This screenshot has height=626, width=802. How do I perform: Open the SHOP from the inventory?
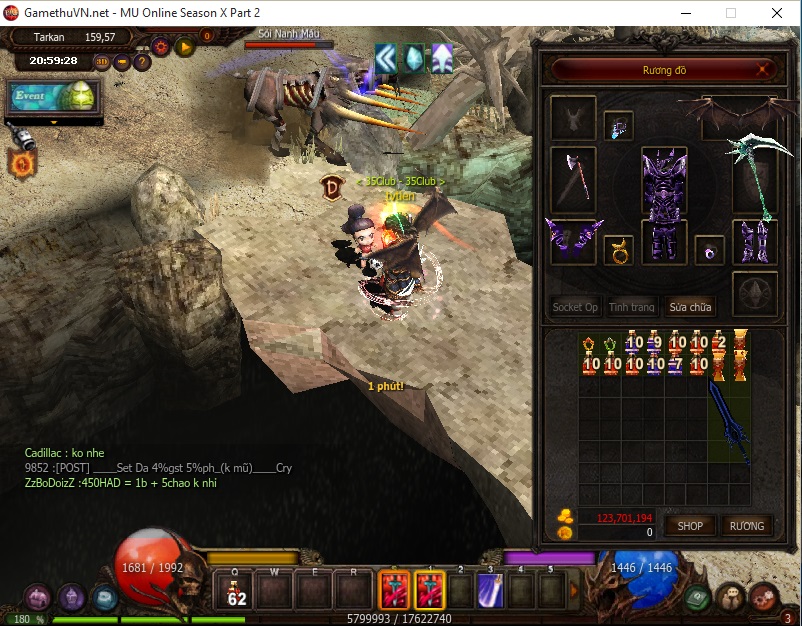690,525
